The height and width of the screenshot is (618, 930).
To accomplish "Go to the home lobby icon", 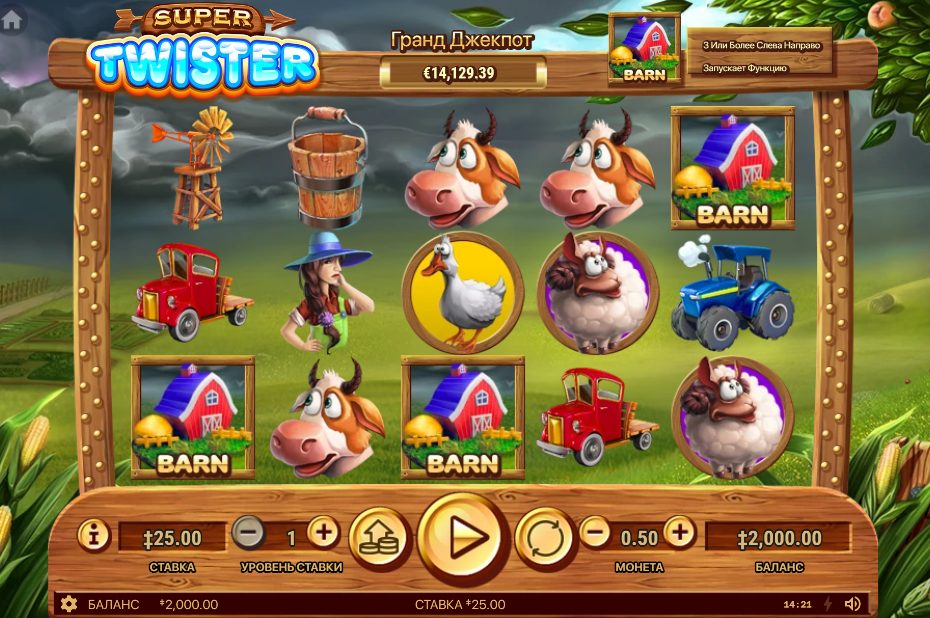I will [11, 20].
